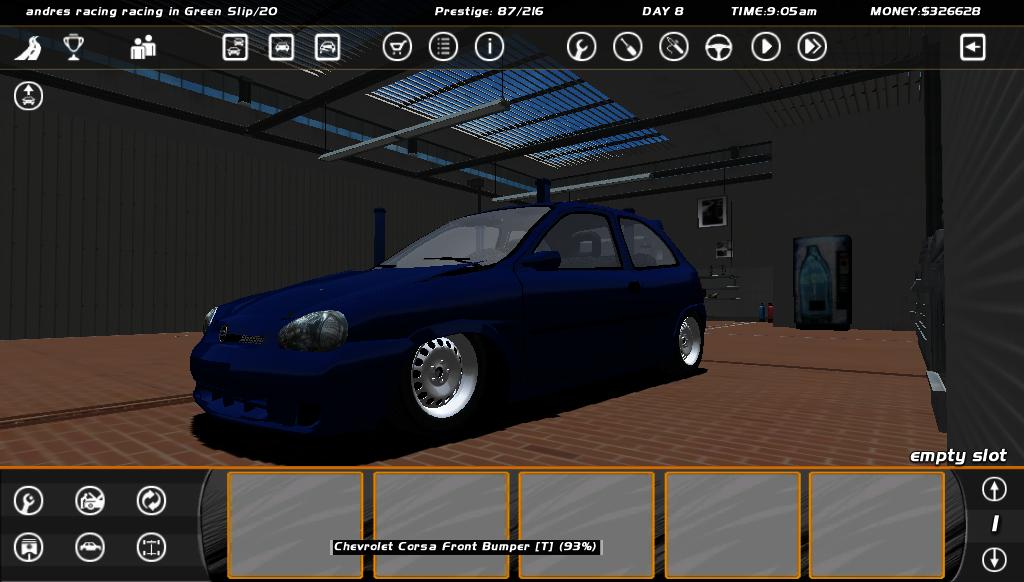Image resolution: width=1024 pixels, height=582 pixels.
Task: Open the road map icon
Action: (x=28, y=47)
